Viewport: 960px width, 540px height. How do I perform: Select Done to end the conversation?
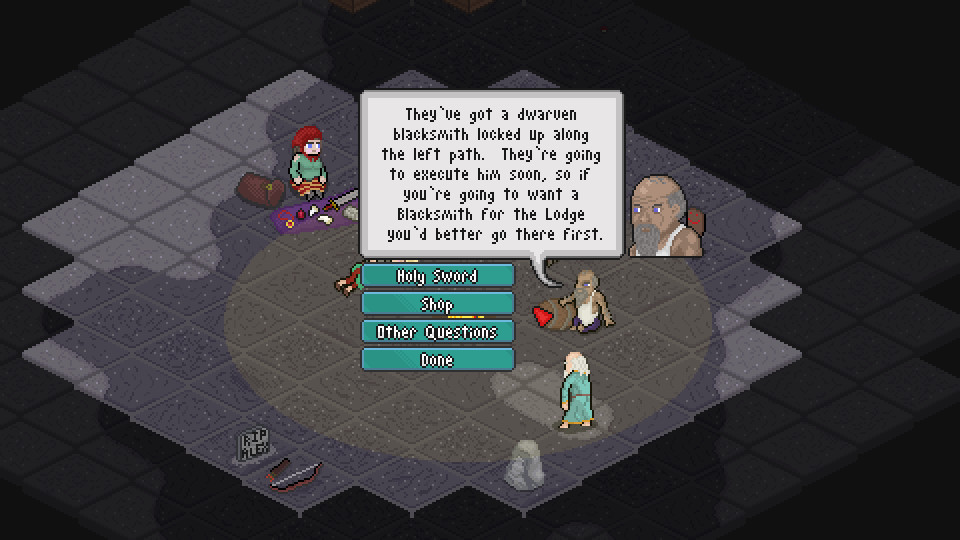[437, 360]
